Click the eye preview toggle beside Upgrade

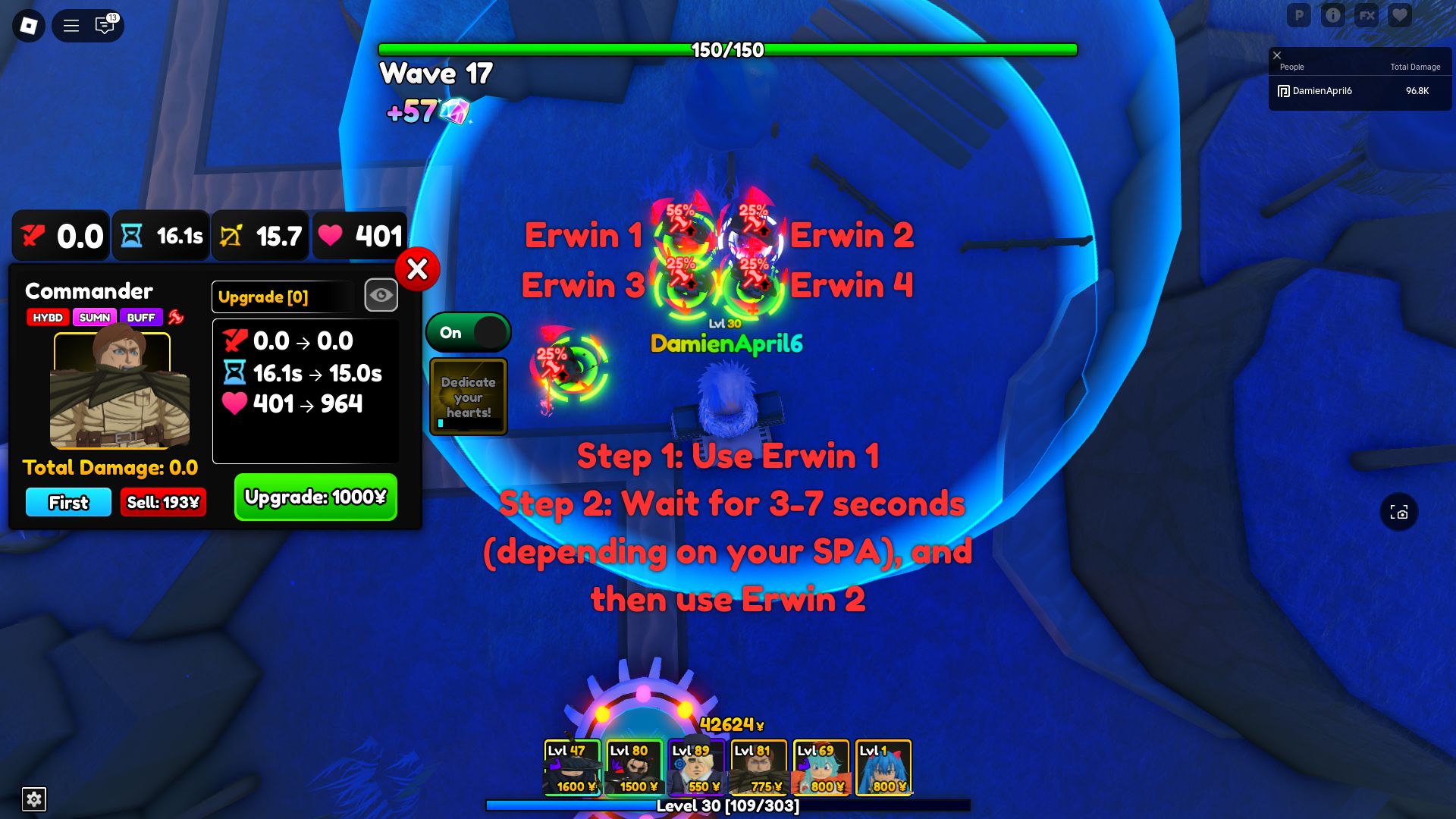[x=381, y=295]
